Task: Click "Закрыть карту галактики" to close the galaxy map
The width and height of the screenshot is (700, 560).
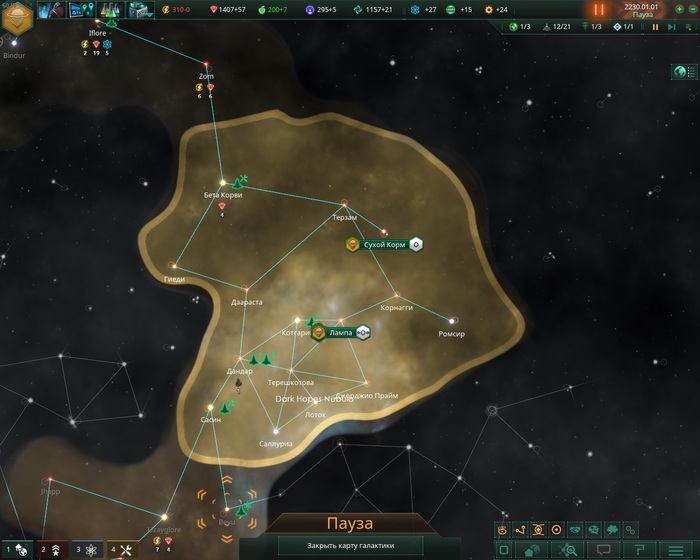Action: (350, 546)
